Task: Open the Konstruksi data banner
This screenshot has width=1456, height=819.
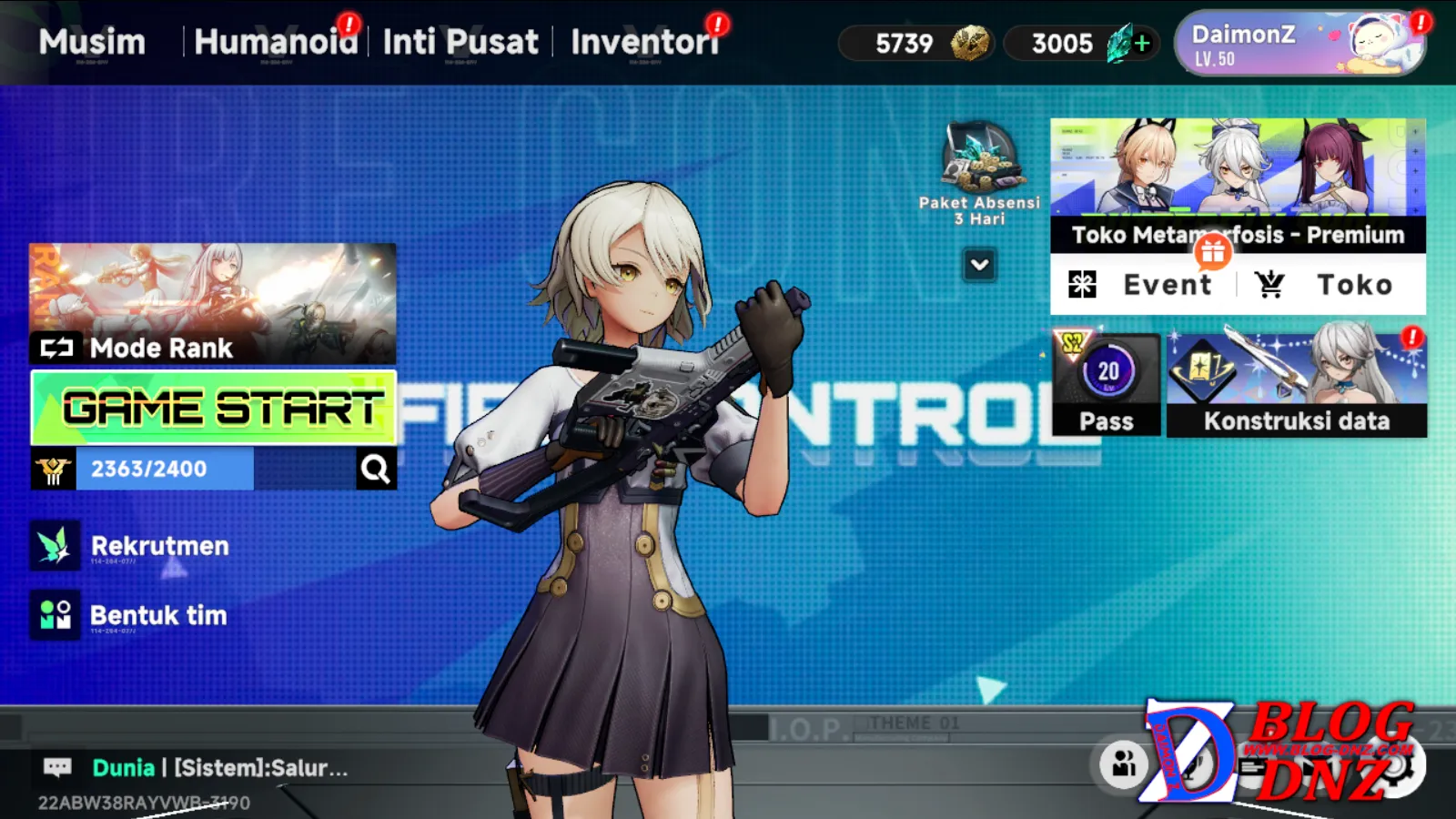Action: pos(1297,385)
